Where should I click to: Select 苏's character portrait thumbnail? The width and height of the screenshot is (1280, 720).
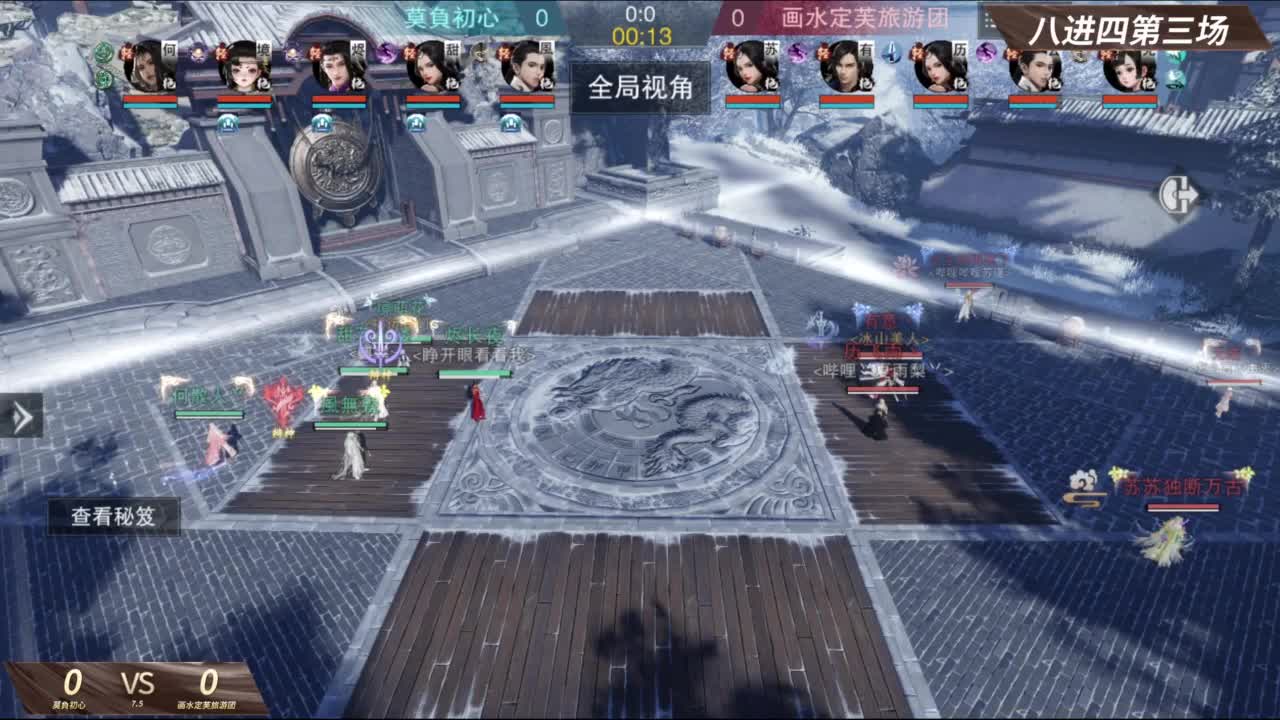click(x=745, y=70)
